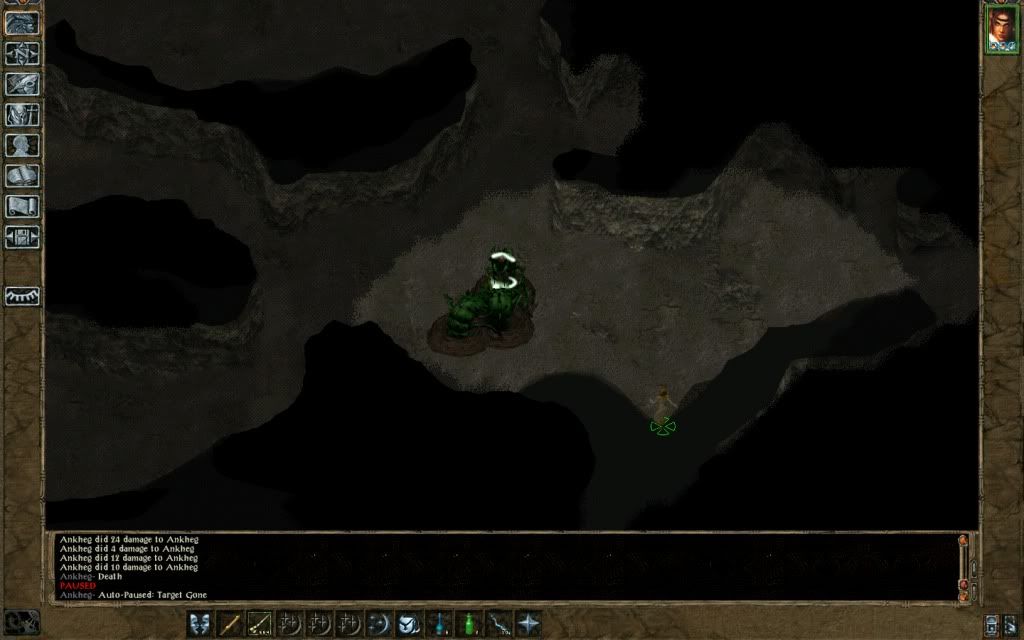Open the inventory screen
Image resolution: width=1024 pixels, height=640 pixels.
pyautogui.click(x=22, y=115)
